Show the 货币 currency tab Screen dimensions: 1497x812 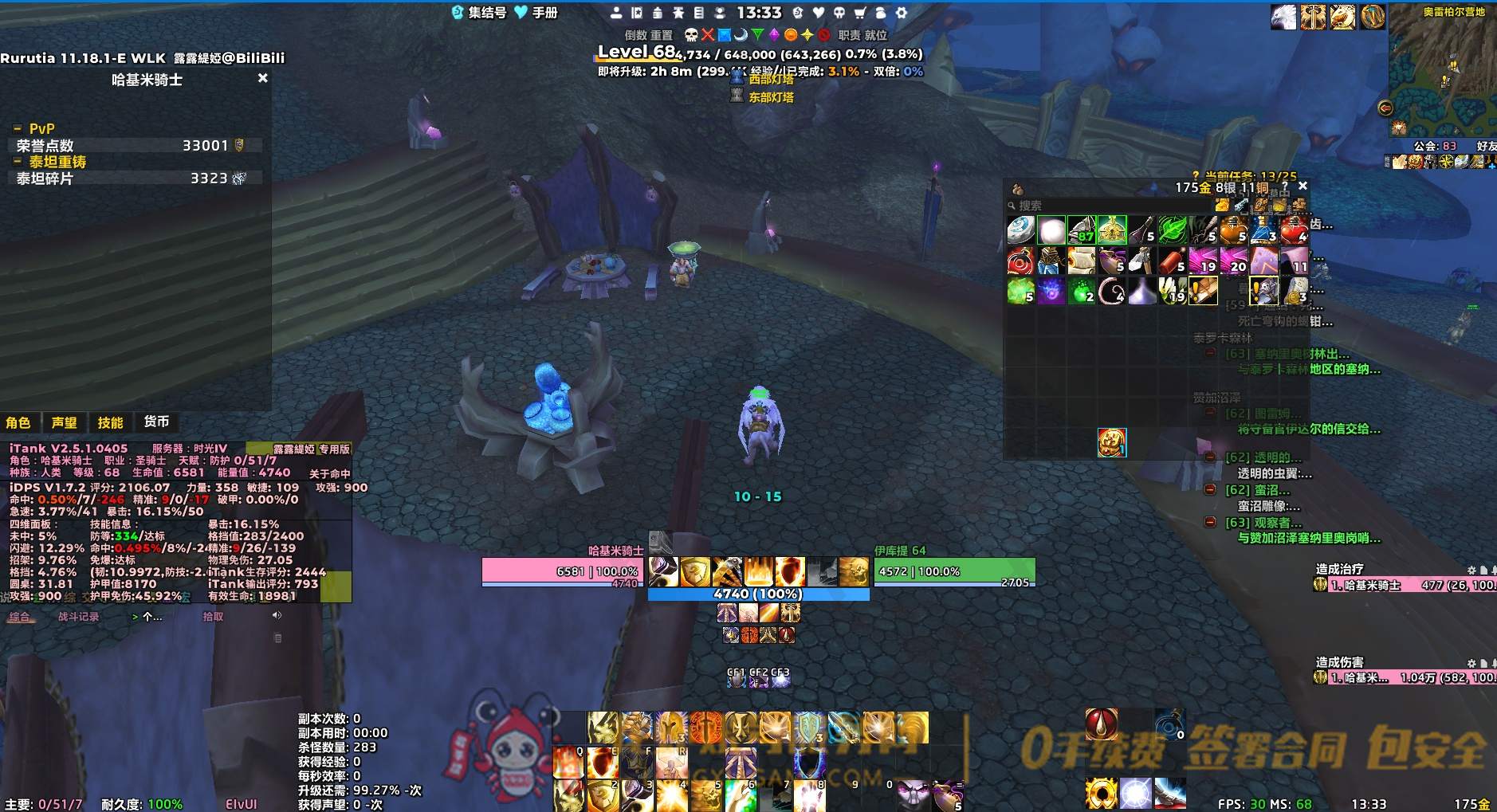[x=156, y=422]
